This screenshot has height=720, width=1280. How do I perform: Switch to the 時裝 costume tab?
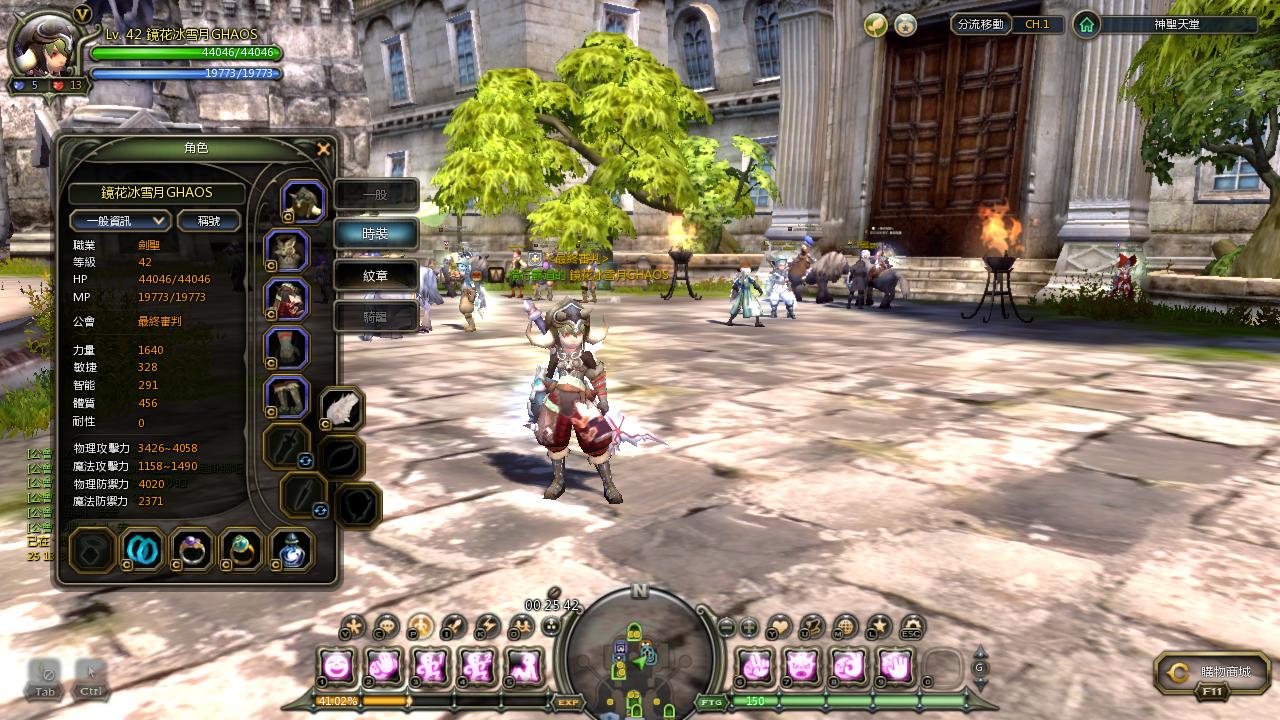(375, 233)
